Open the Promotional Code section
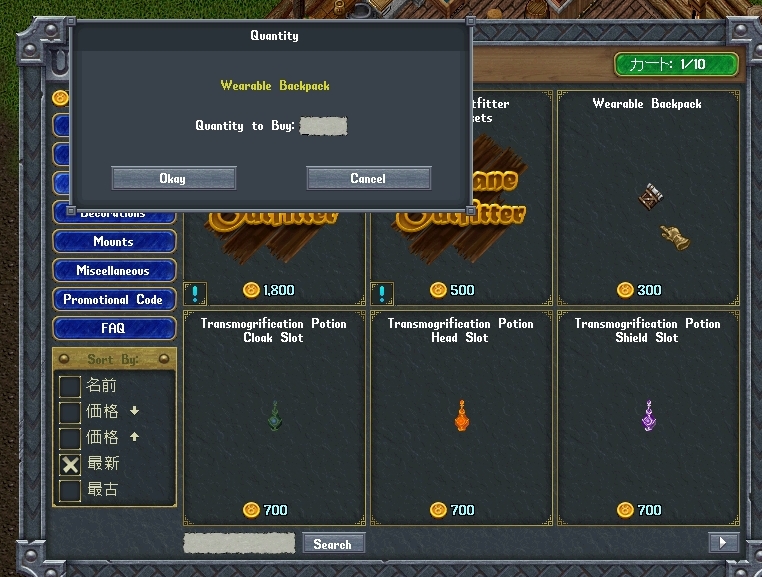762x577 pixels. (x=114, y=300)
